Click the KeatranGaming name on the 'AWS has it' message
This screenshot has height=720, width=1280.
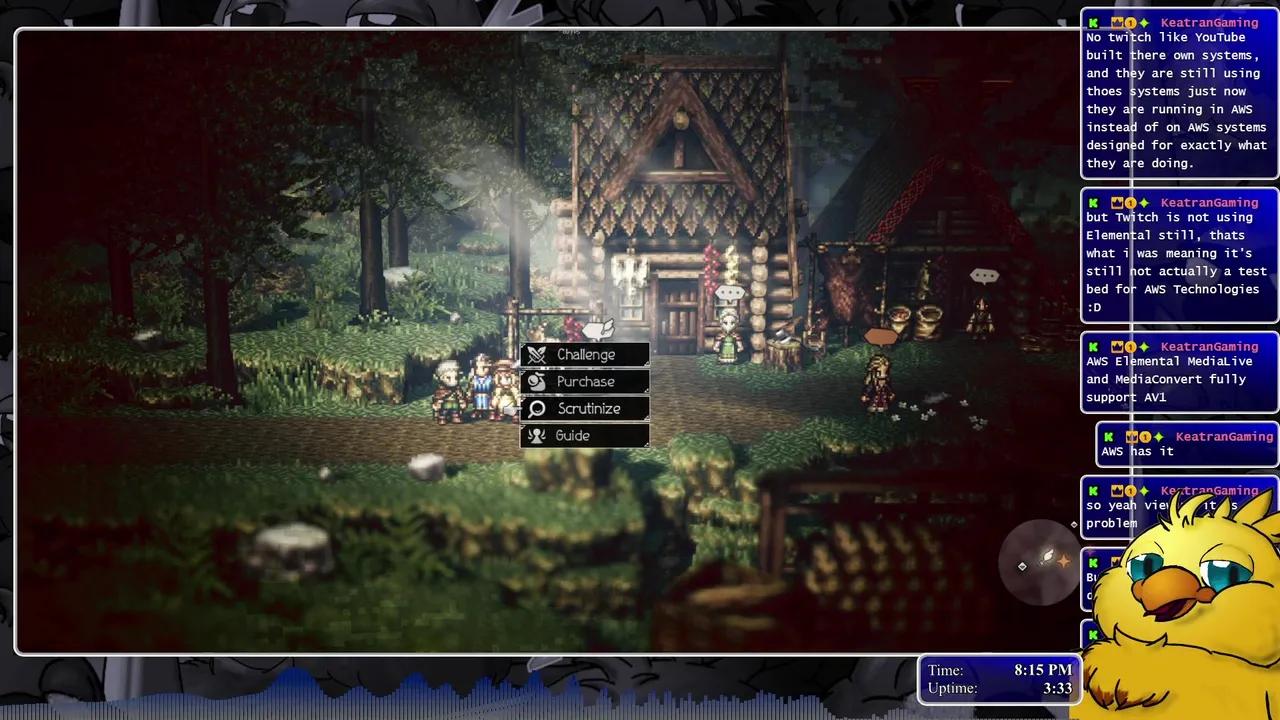(x=1224, y=436)
